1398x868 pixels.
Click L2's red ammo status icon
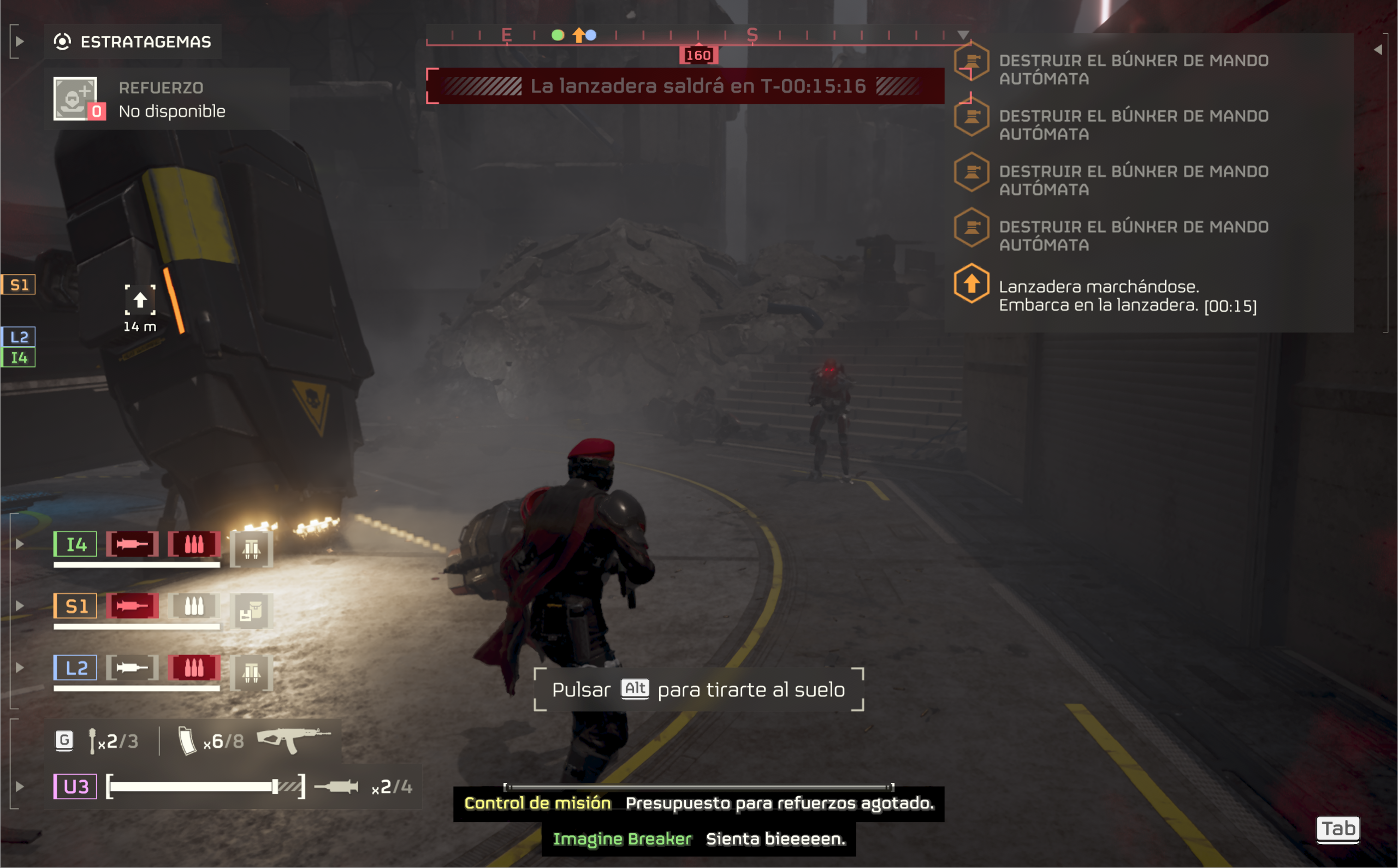(x=194, y=668)
